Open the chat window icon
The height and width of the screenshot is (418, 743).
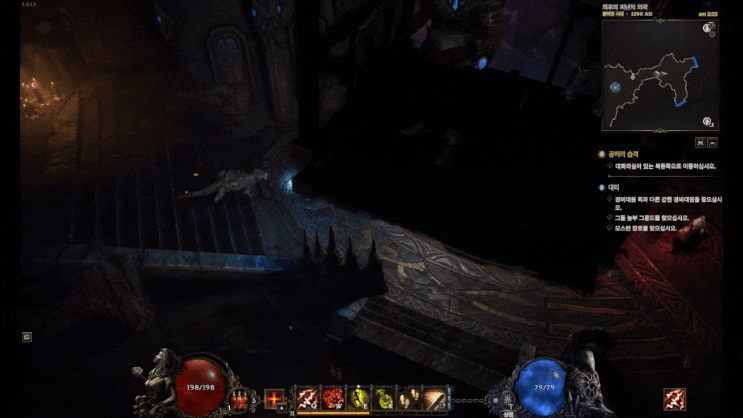pyautogui.click(x=27, y=337)
